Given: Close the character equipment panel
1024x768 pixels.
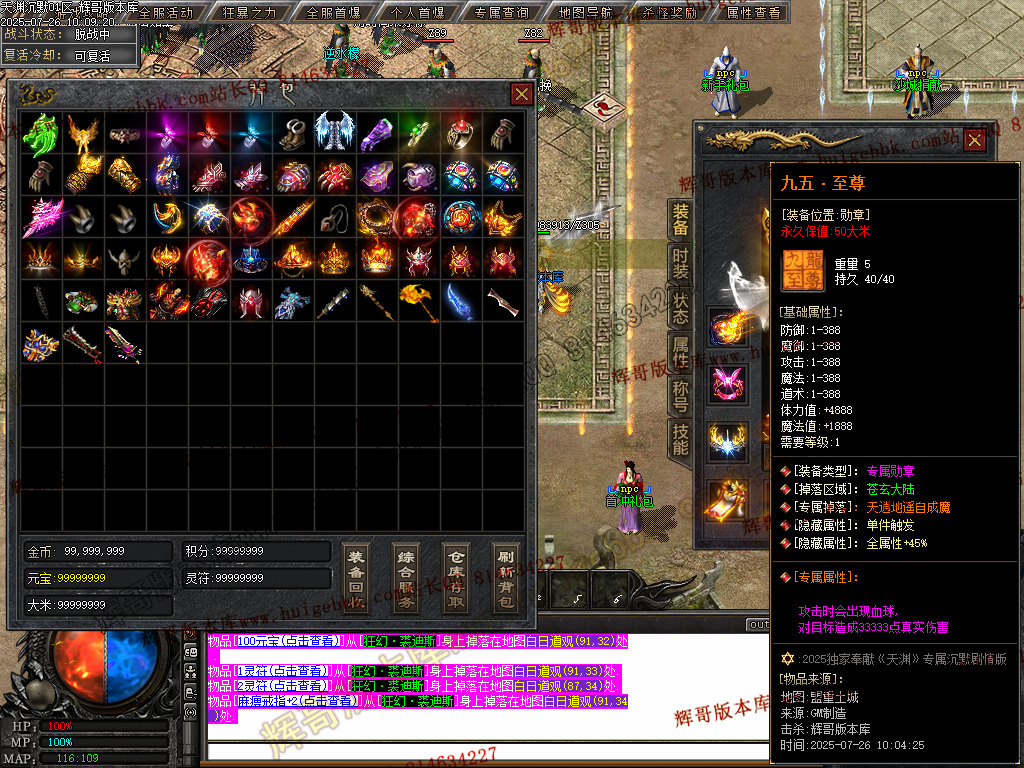Looking at the screenshot, I should click(974, 141).
